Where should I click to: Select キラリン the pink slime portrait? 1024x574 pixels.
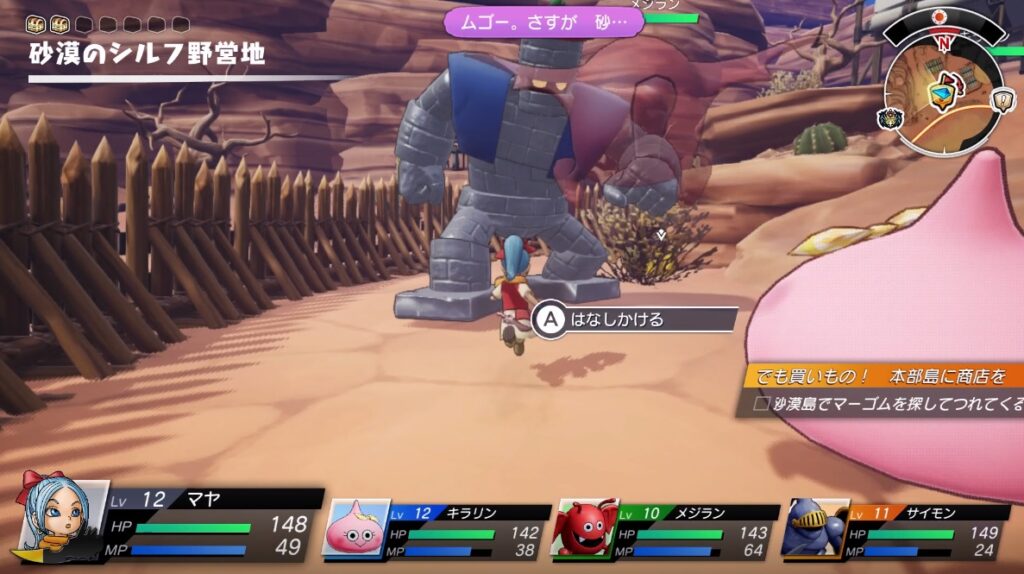coord(356,527)
